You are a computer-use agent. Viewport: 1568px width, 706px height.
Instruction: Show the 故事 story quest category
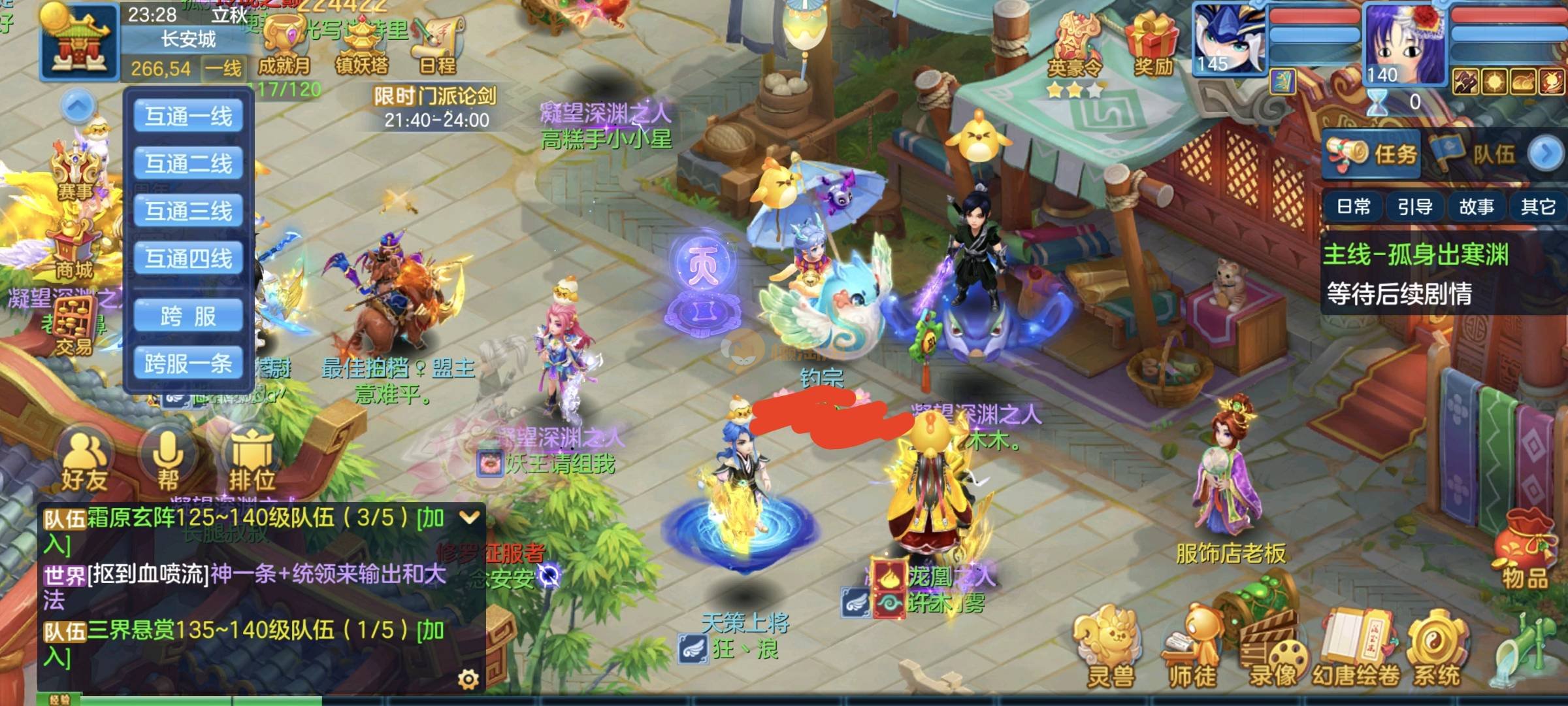click(1476, 207)
